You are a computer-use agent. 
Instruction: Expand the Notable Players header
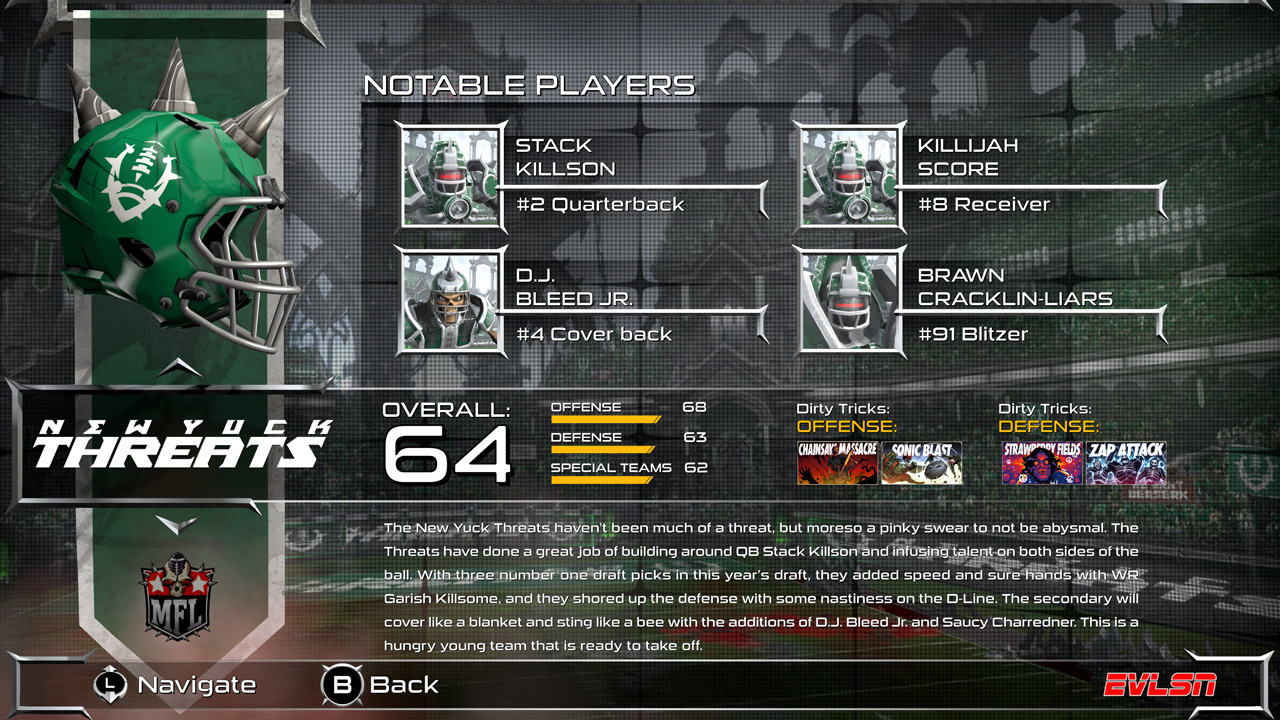click(530, 85)
